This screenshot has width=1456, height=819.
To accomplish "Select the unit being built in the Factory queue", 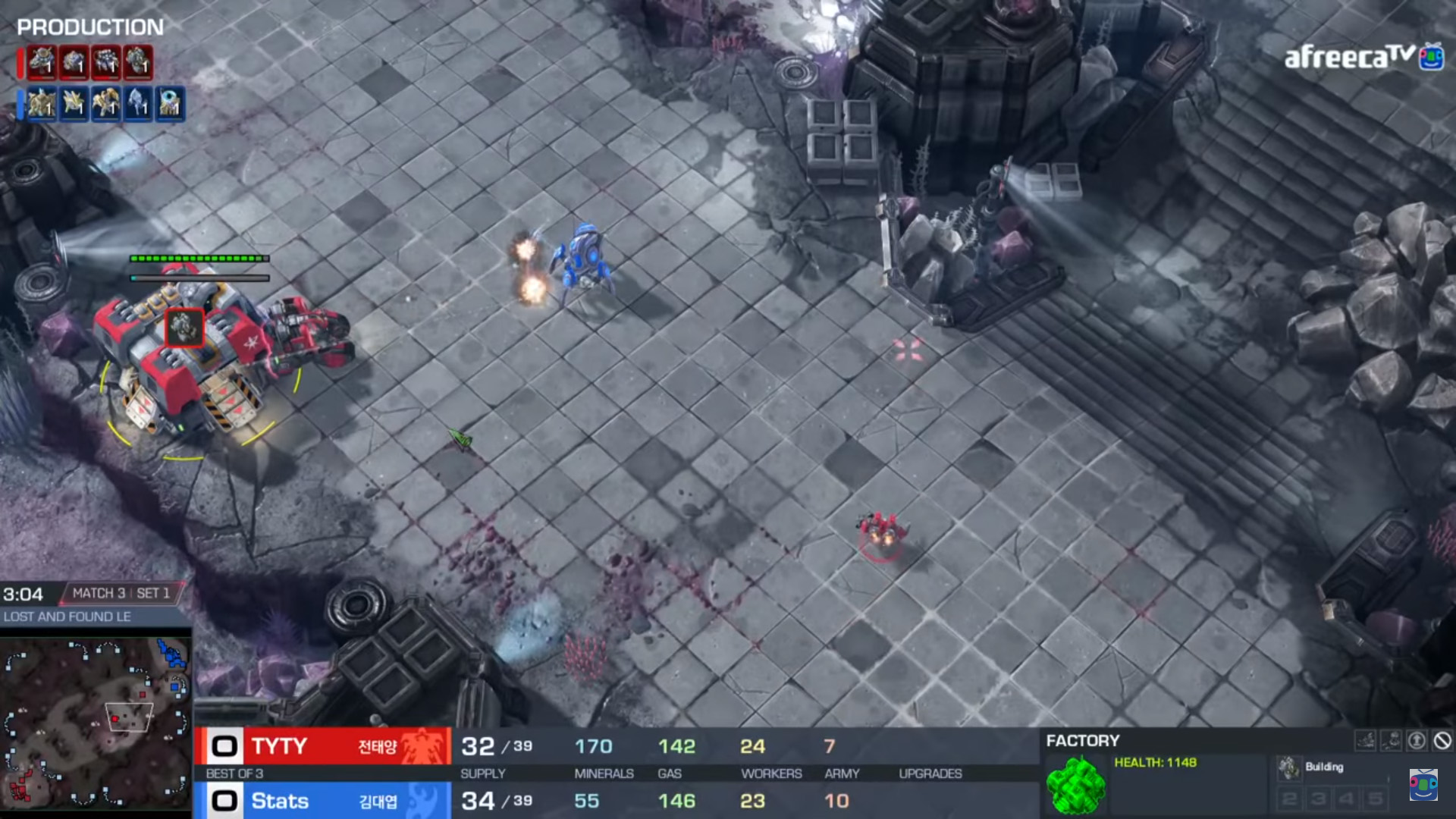I will [1288, 767].
